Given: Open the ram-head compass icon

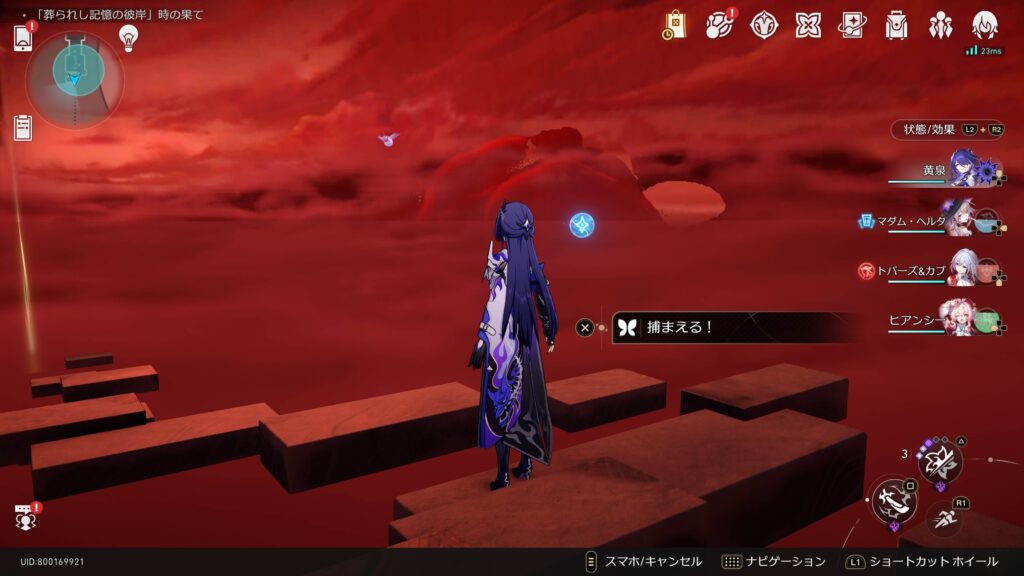Looking at the screenshot, I should (x=765, y=25).
